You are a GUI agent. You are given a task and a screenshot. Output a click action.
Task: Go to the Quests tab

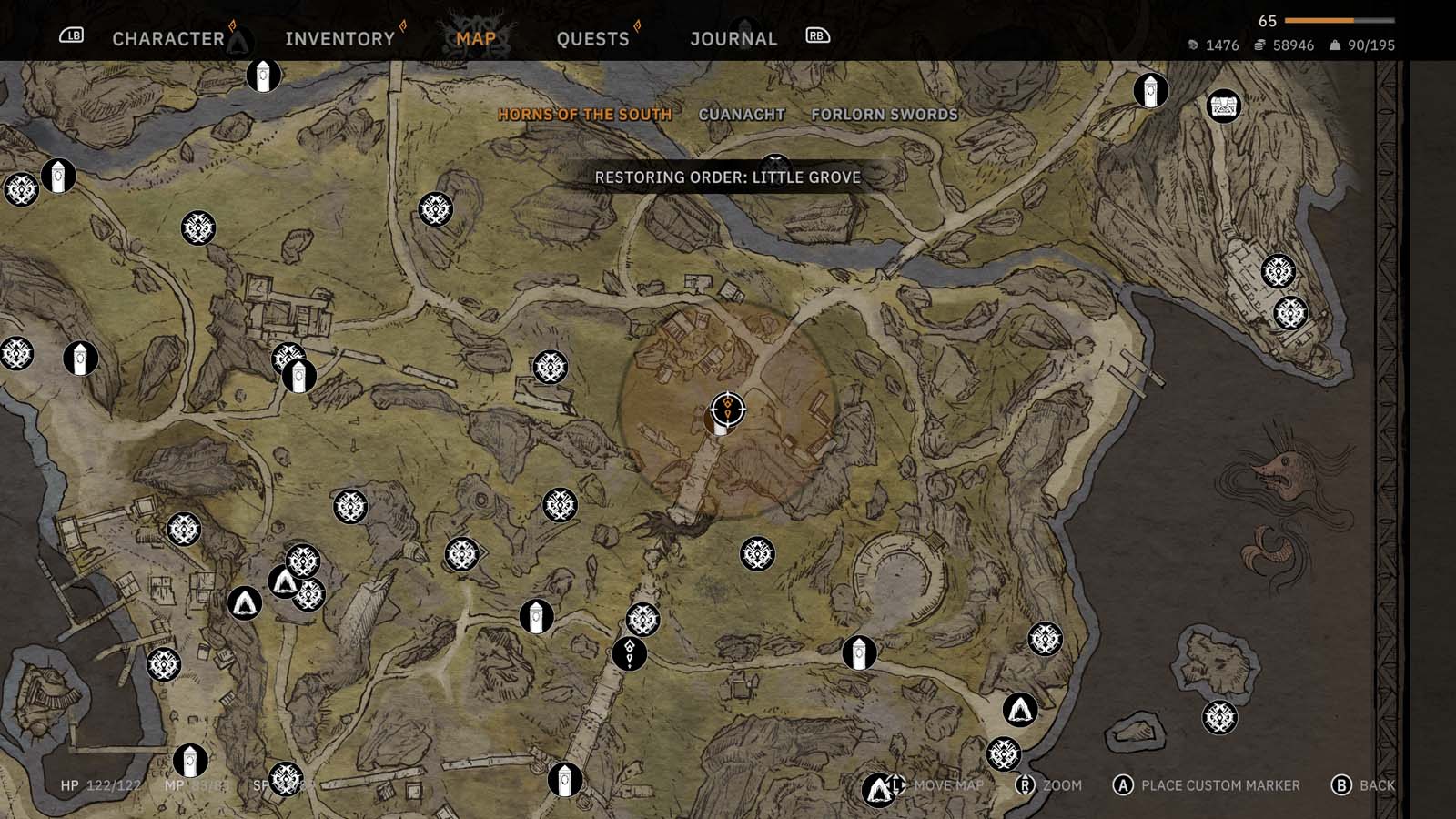pyautogui.click(x=592, y=38)
